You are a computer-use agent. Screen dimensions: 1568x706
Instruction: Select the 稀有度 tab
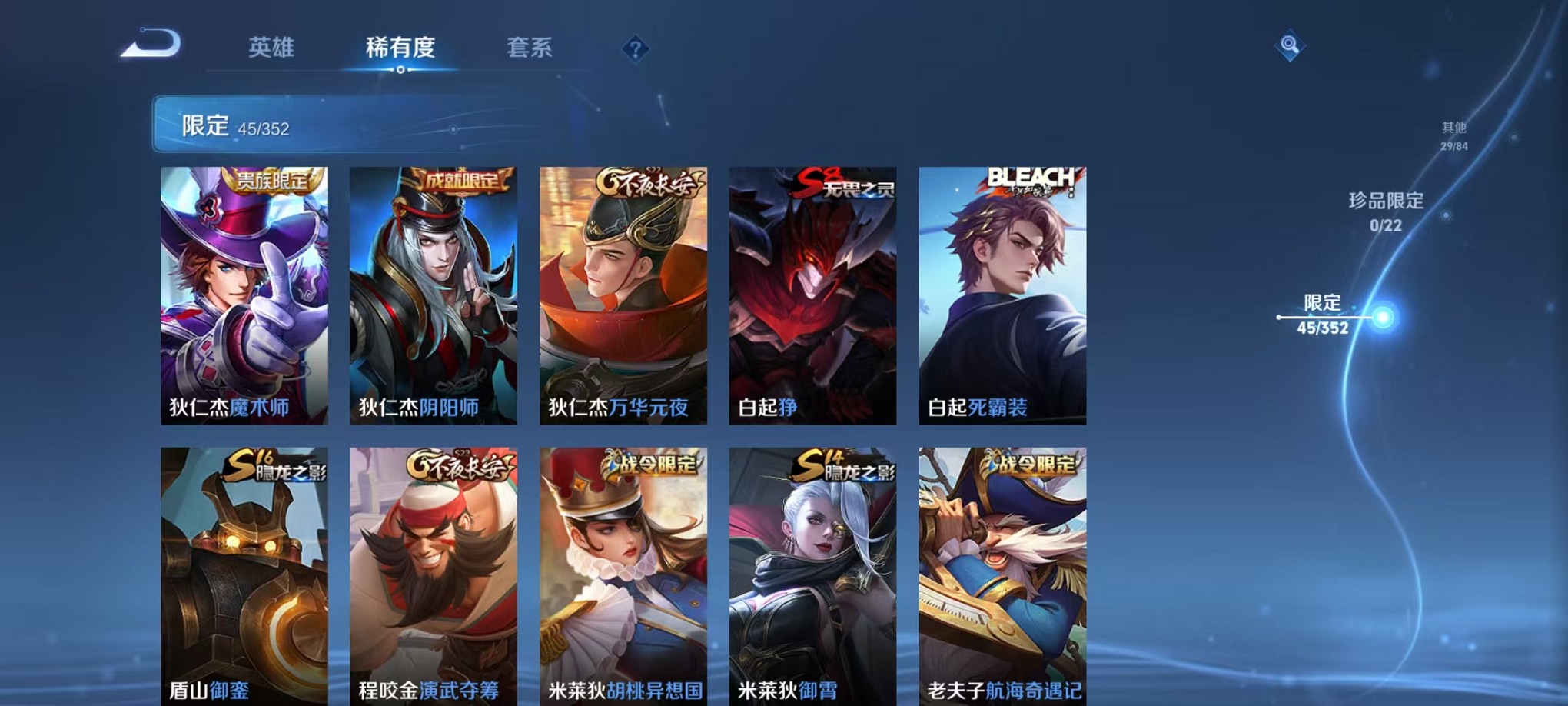click(x=400, y=48)
